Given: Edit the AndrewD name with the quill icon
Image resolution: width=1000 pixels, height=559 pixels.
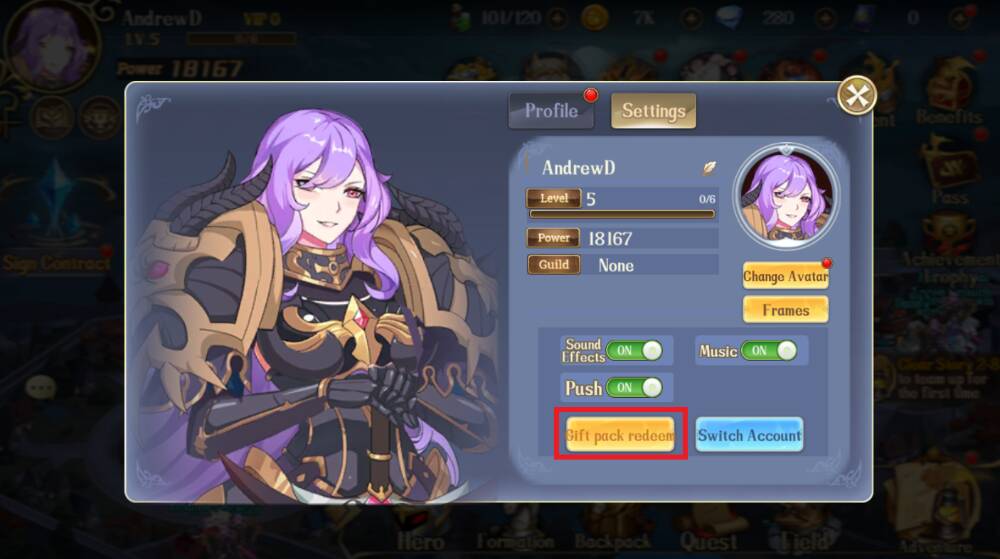Looking at the screenshot, I should tap(709, 168).
